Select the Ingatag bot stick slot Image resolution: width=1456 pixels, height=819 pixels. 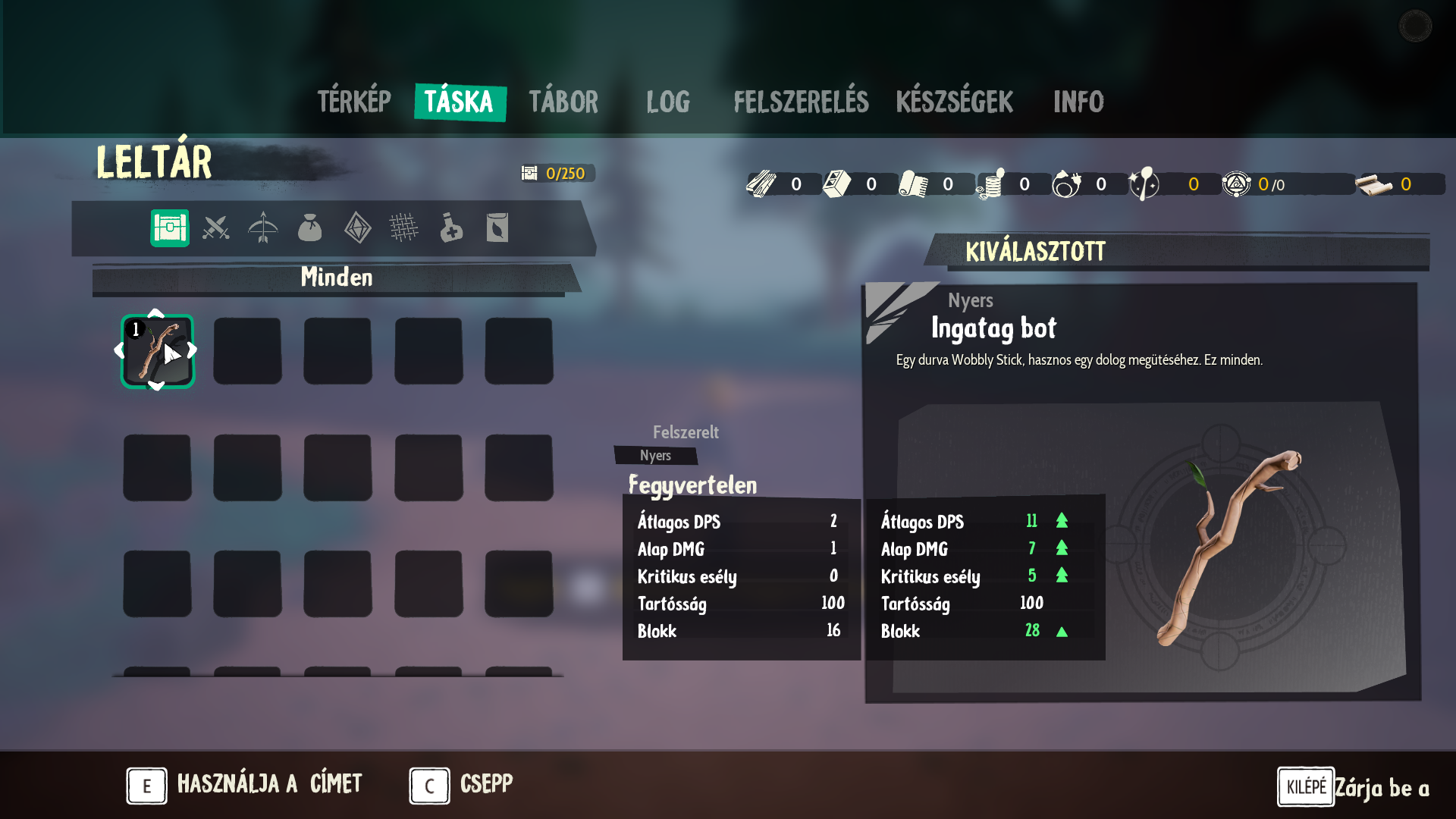(x=158, y=351)
